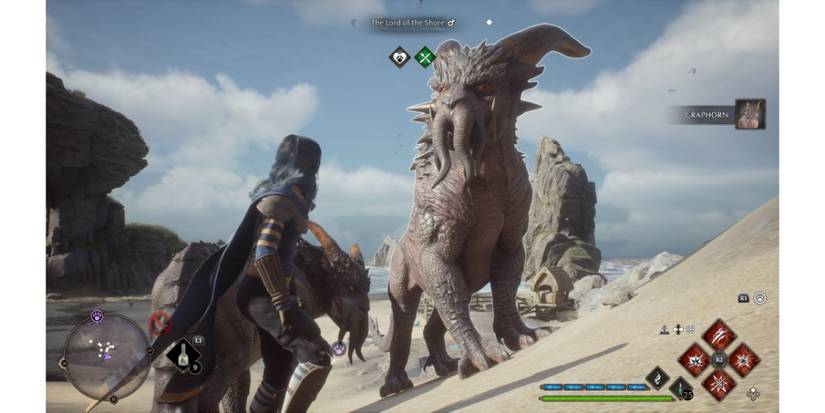Activate the claw slash spell at top of diamond

pyautogui.click(x=718, y=335)
